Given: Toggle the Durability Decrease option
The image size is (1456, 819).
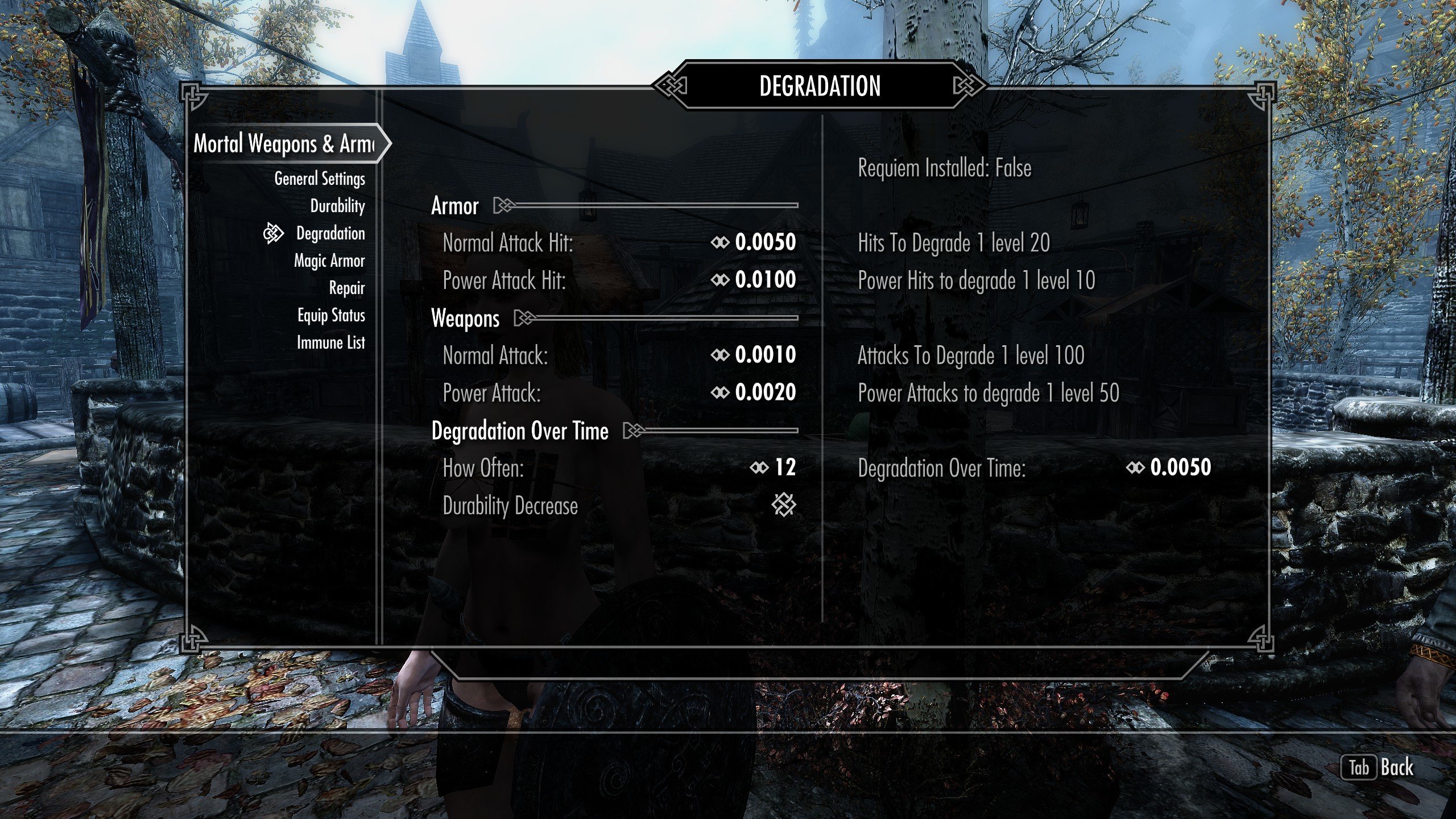Looking at the screenshot, I should [784, 505].
